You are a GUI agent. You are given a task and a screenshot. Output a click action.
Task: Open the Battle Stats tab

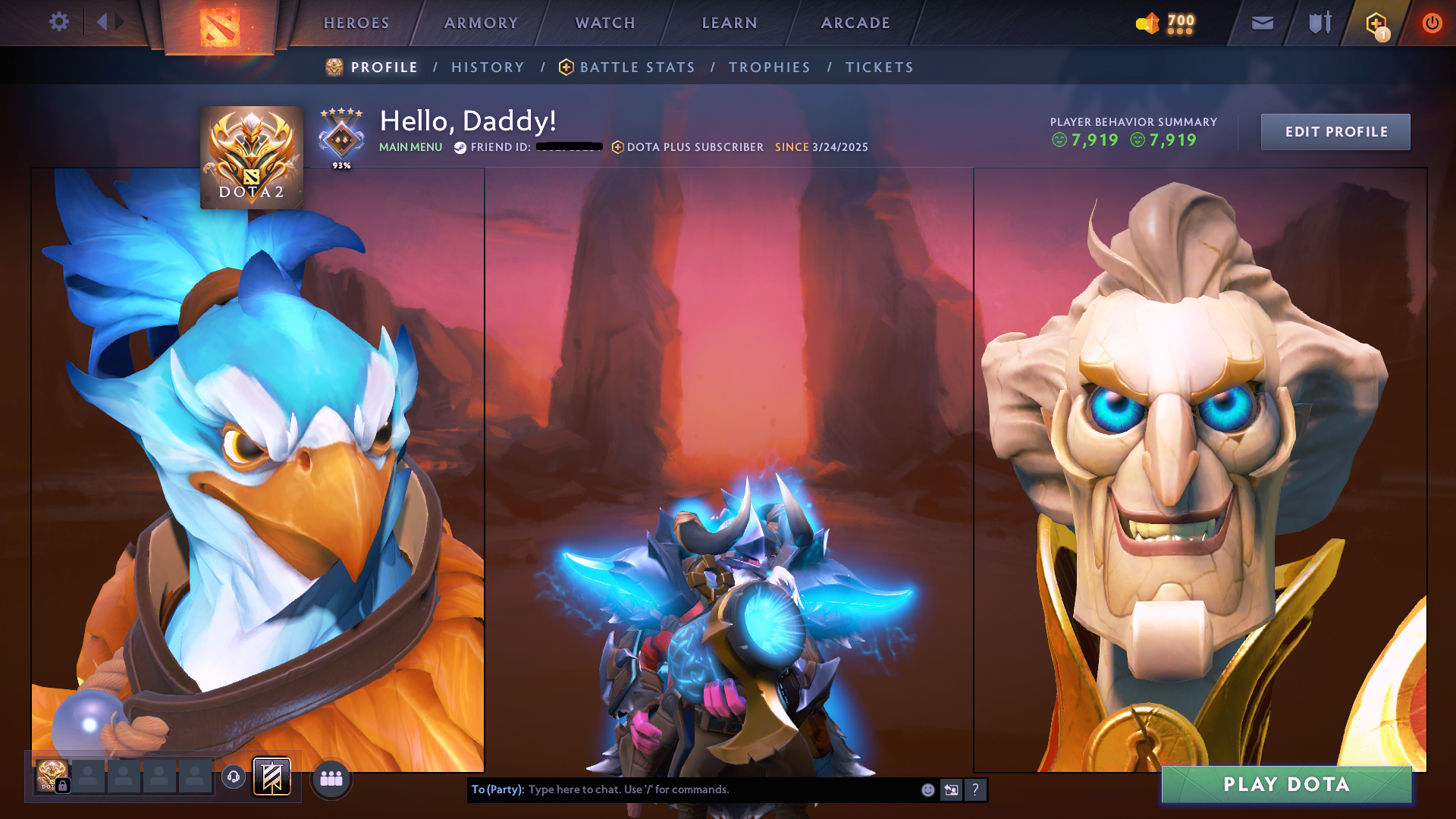click(x=637, y=67)
